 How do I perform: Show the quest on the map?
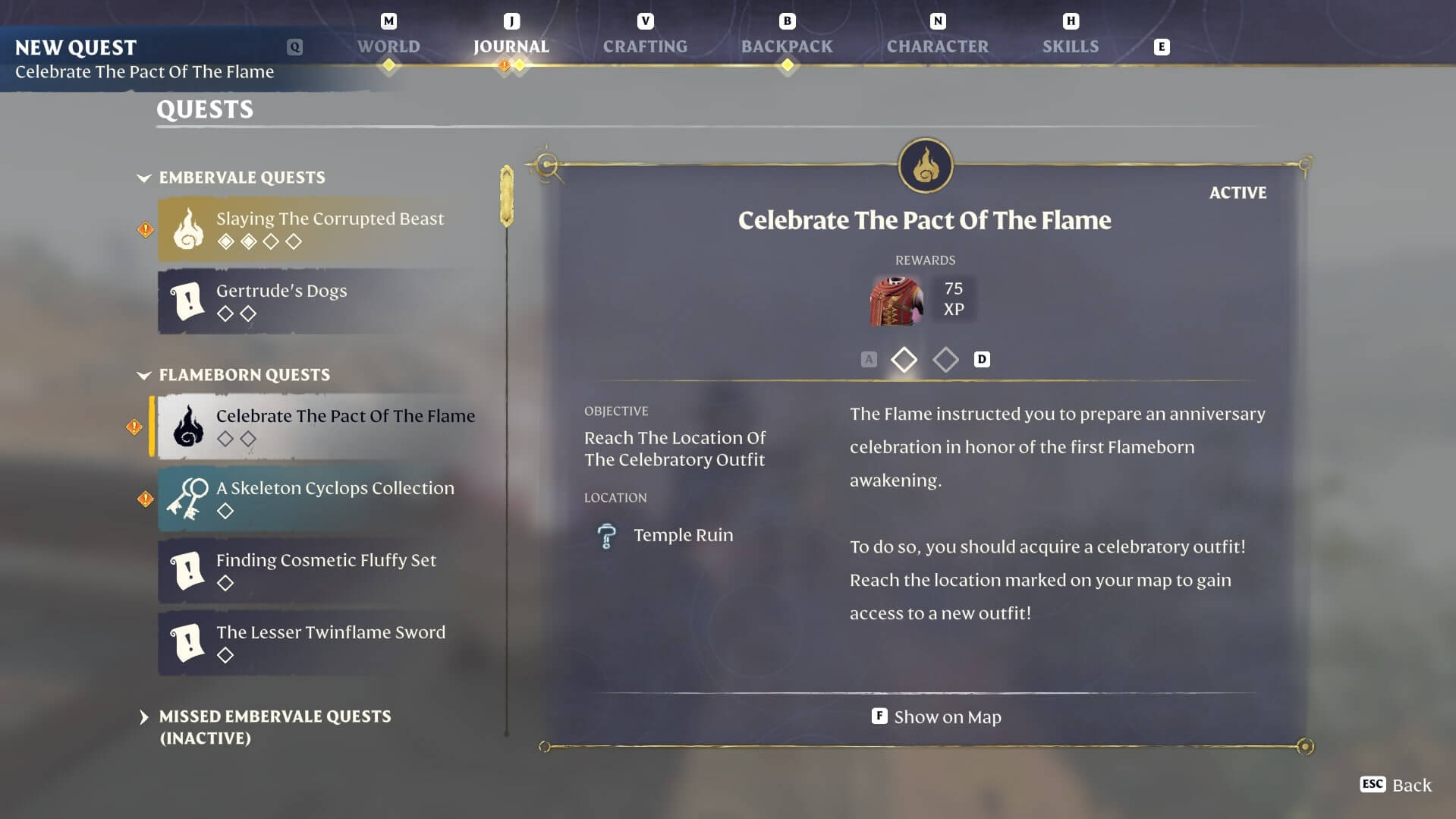(937, 717)
